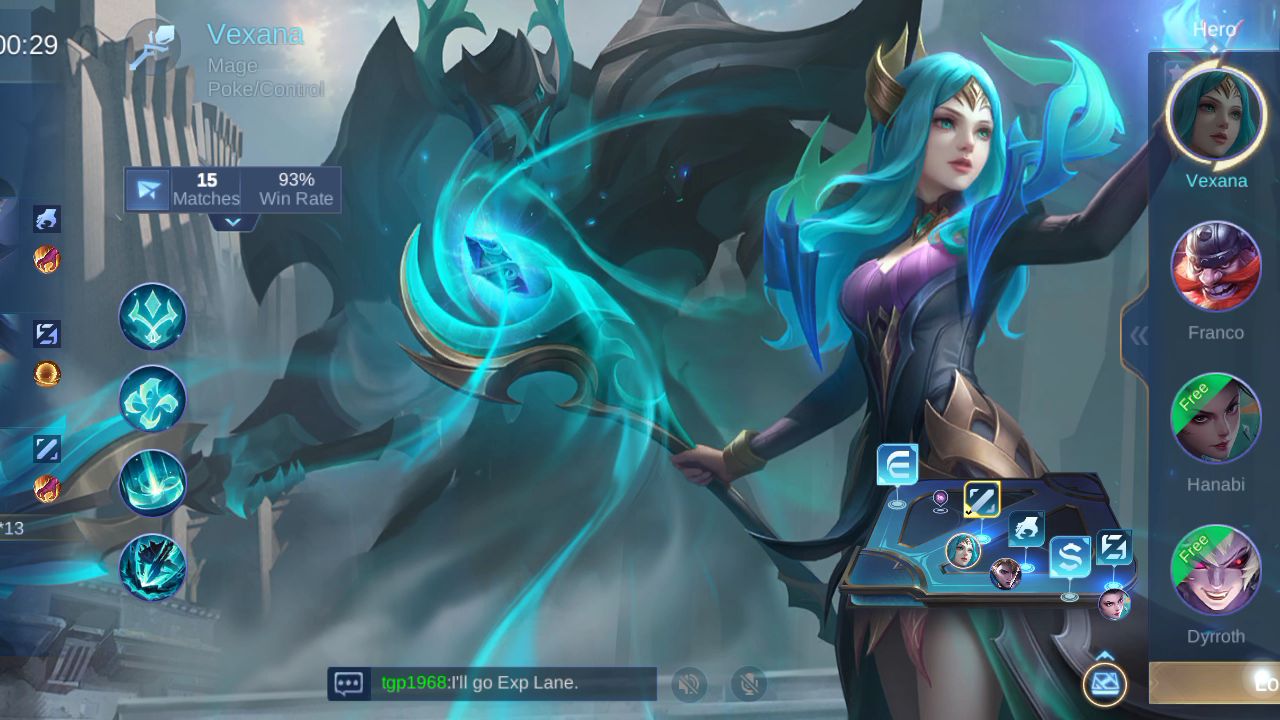View Vexana's trident-shaped passive skill icon

point(153,316)
